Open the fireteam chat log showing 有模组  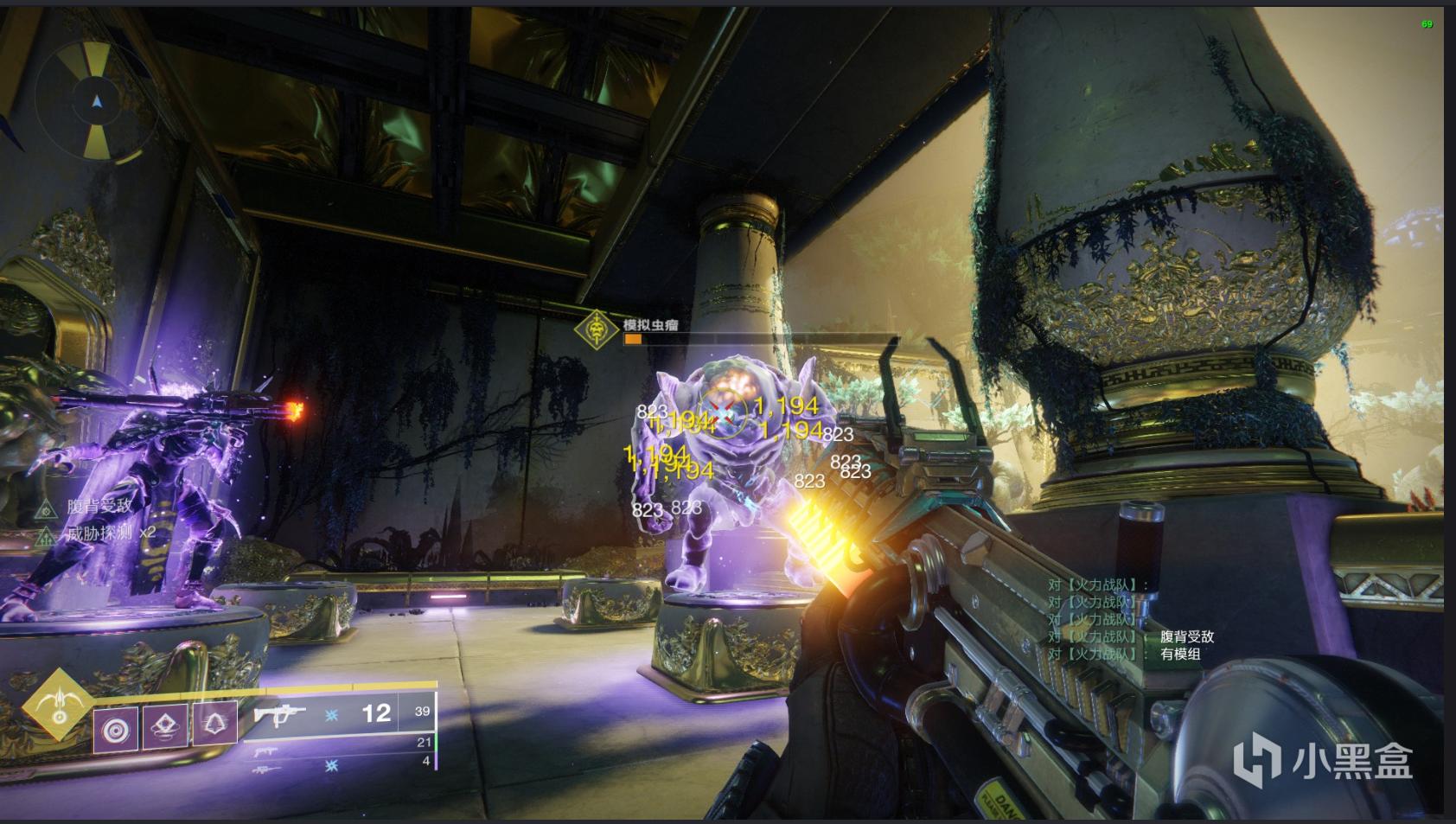1131,620
